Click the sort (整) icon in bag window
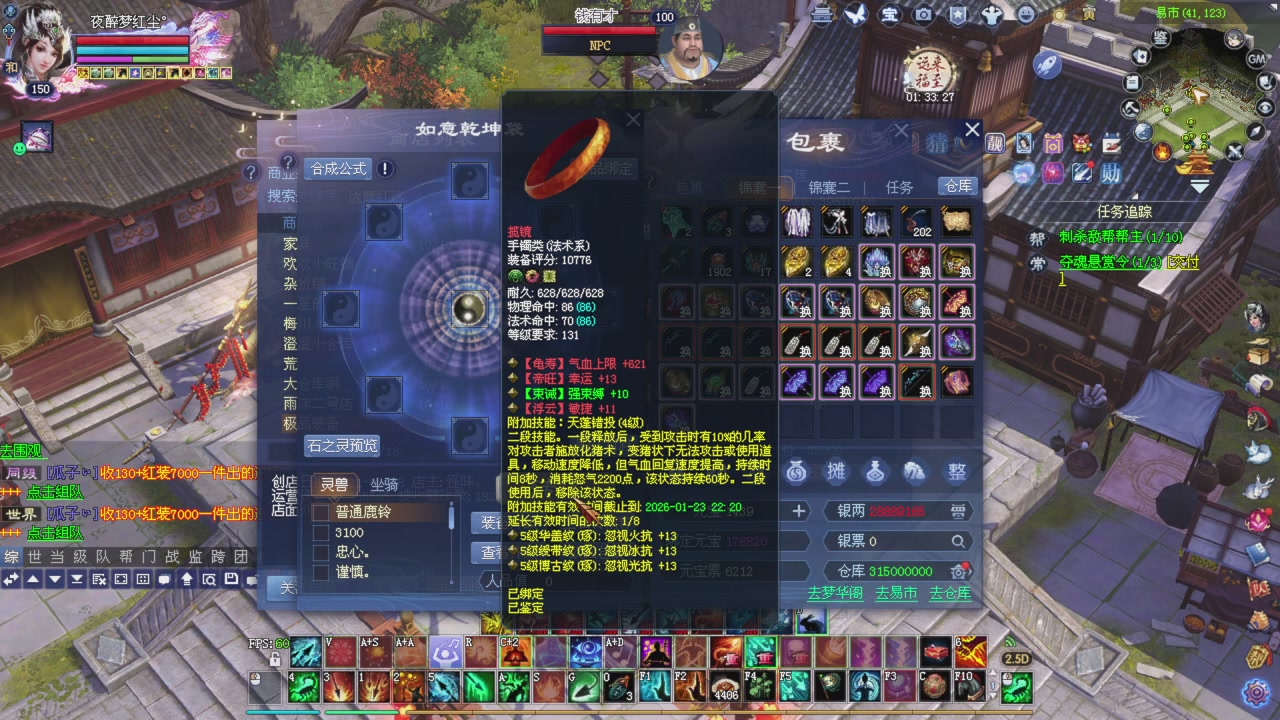The width and height of the screenshot is (1280, 720). pos(955,469)
